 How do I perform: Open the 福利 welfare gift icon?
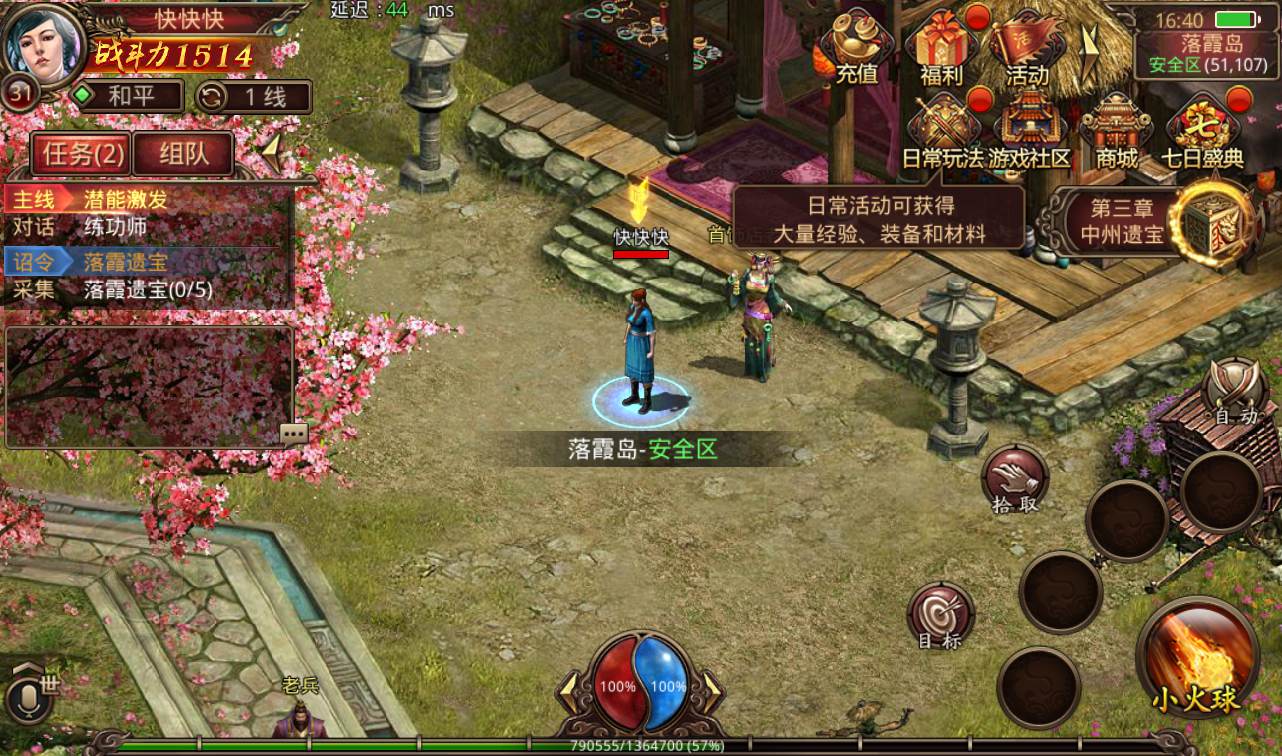(x=941, y=48)
